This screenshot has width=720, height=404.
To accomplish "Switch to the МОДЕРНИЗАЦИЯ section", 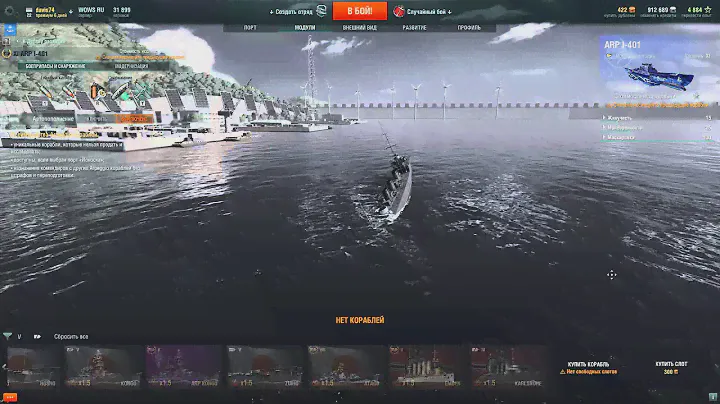I will (x=132, y=66).
